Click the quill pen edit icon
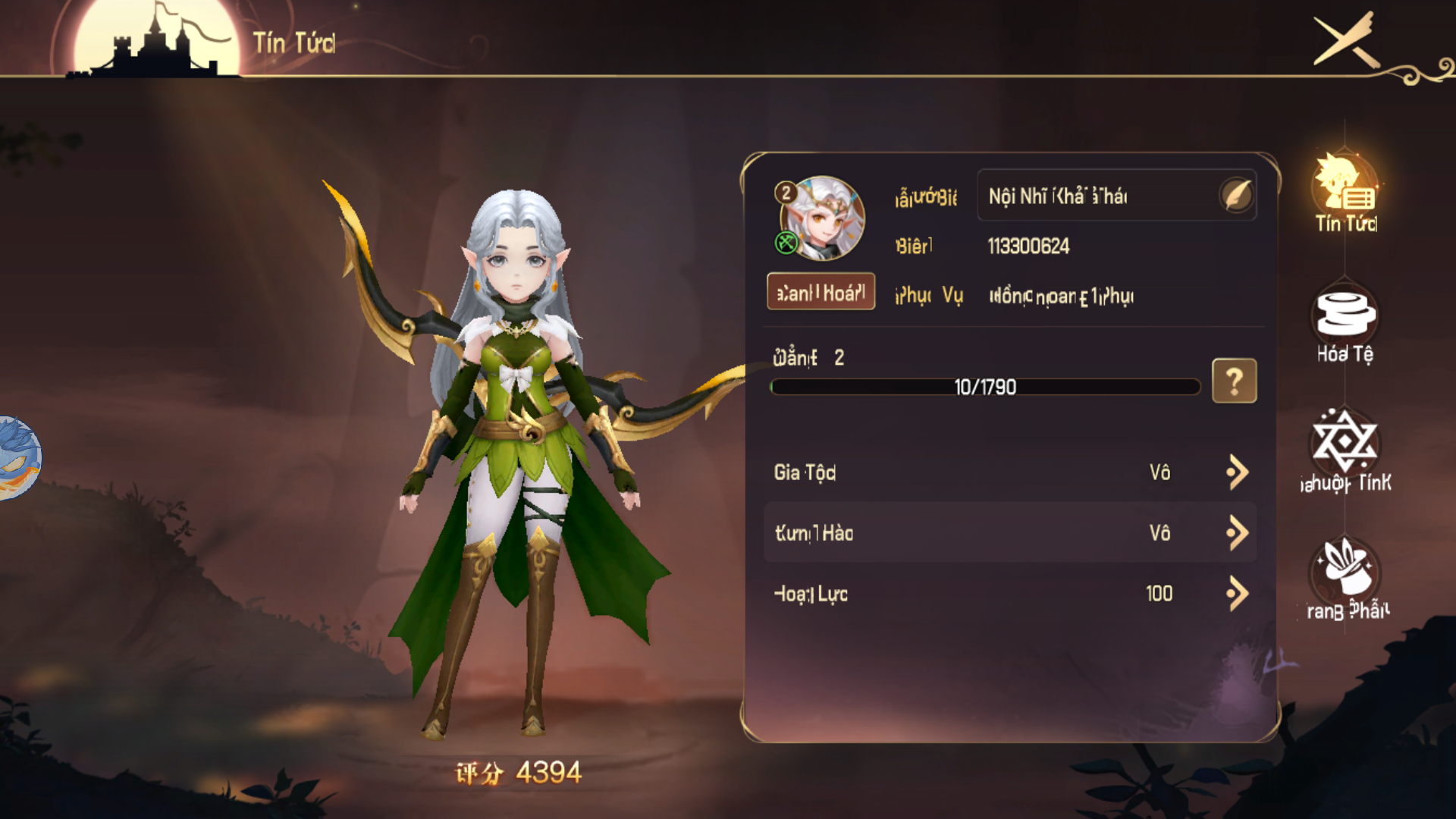 (1239, 196)
